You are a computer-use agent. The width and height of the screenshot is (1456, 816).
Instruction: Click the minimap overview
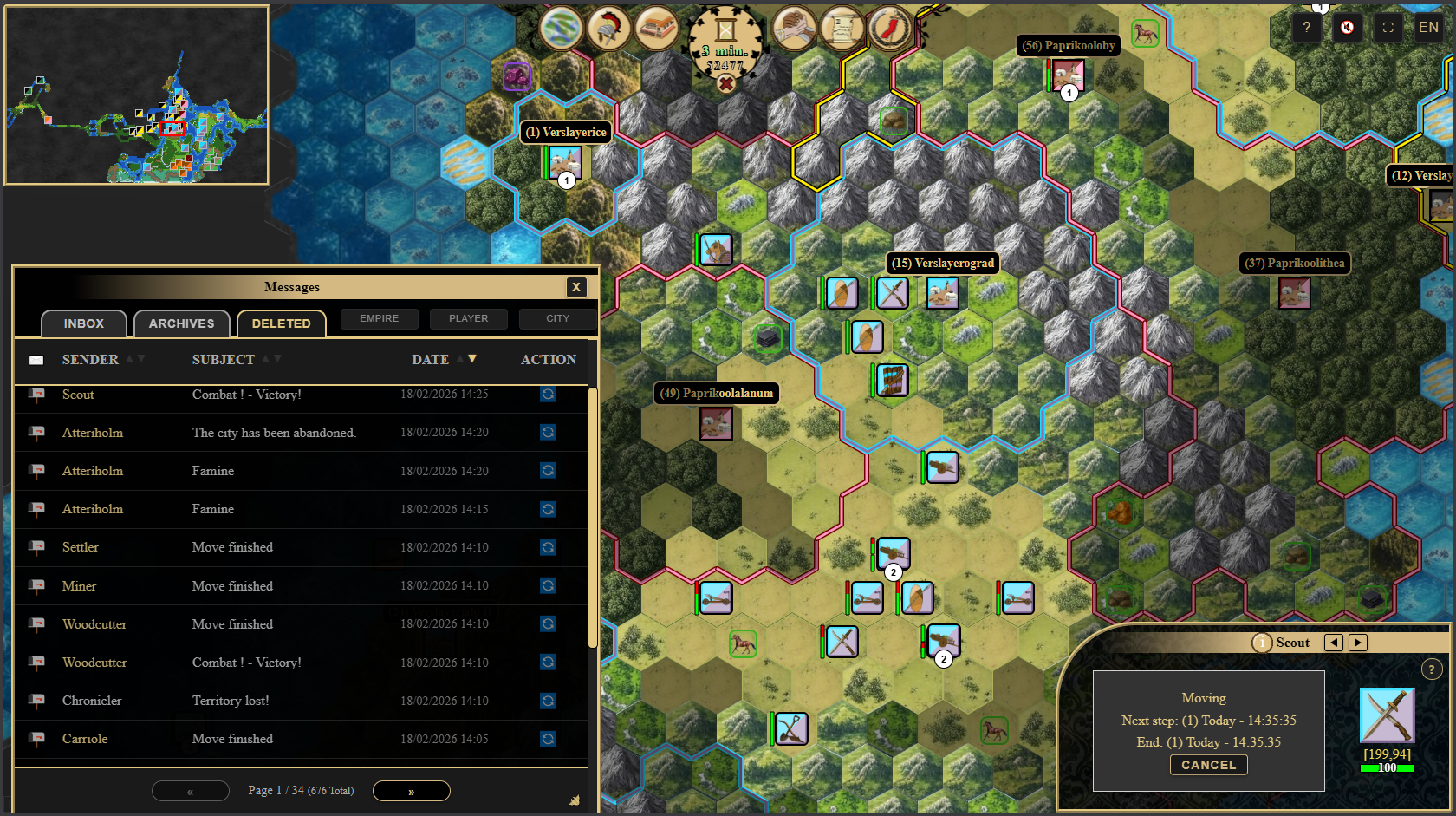[137, 95]
